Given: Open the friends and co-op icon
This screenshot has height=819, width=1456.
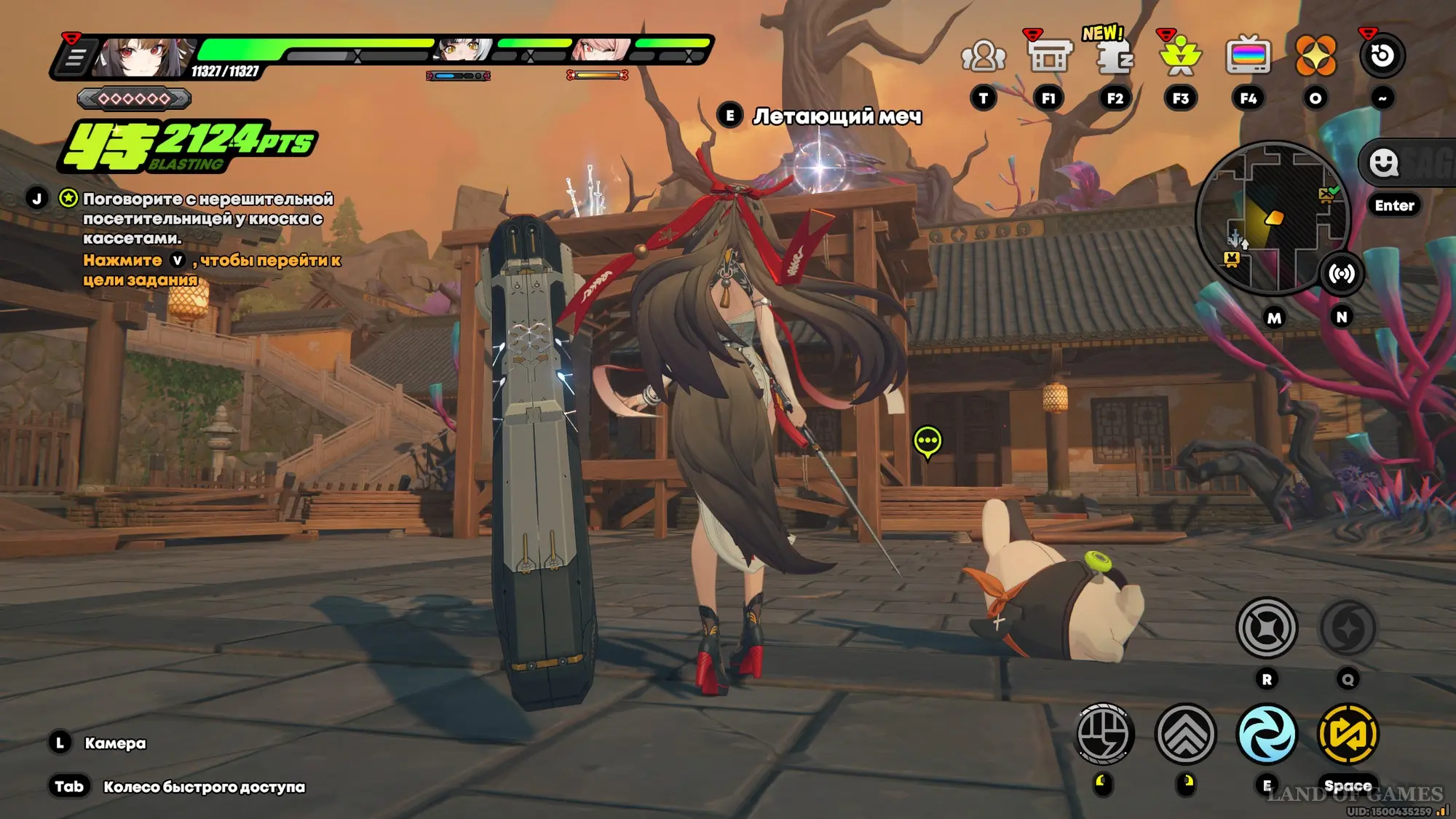Looking at the screenshot, I should coord(983,56).
